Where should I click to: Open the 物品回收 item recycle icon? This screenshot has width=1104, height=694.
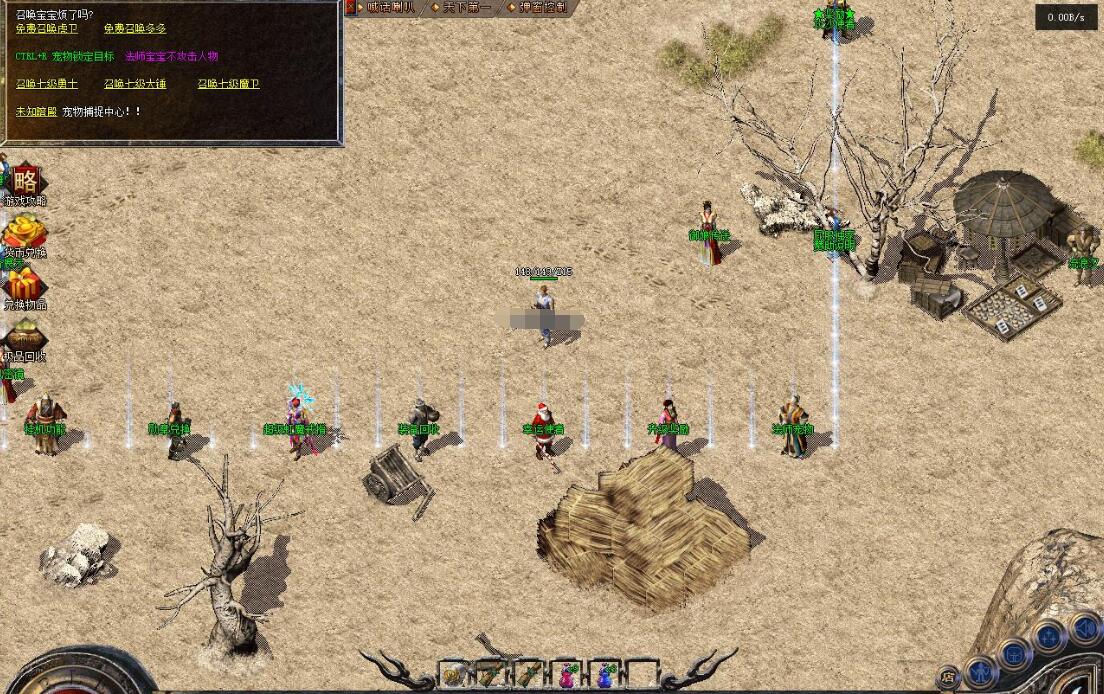coord(24,339)
